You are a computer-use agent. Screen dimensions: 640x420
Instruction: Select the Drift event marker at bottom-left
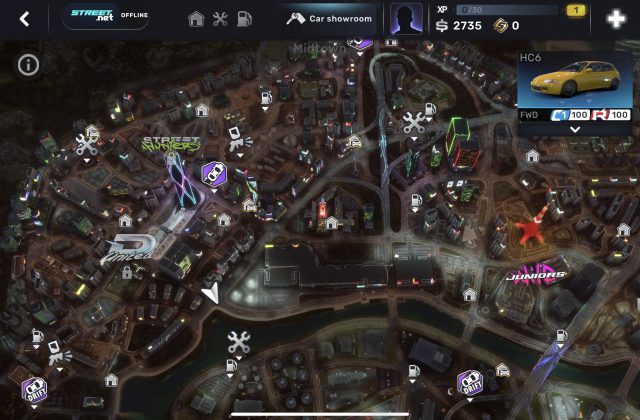pyautogui.click(x=35, y=388)
